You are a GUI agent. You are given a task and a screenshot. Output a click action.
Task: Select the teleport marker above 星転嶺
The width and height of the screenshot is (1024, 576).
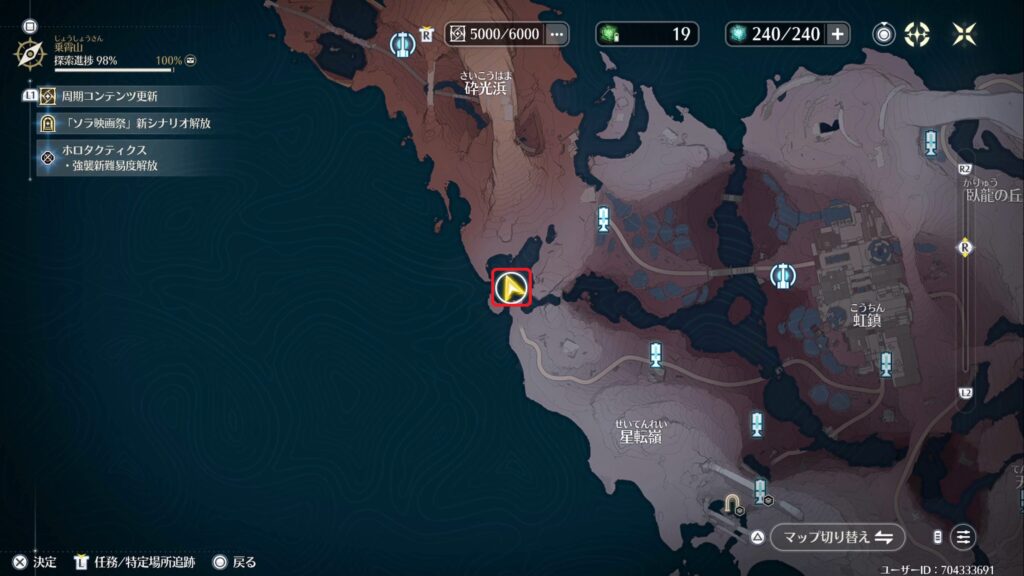point(656,353)
